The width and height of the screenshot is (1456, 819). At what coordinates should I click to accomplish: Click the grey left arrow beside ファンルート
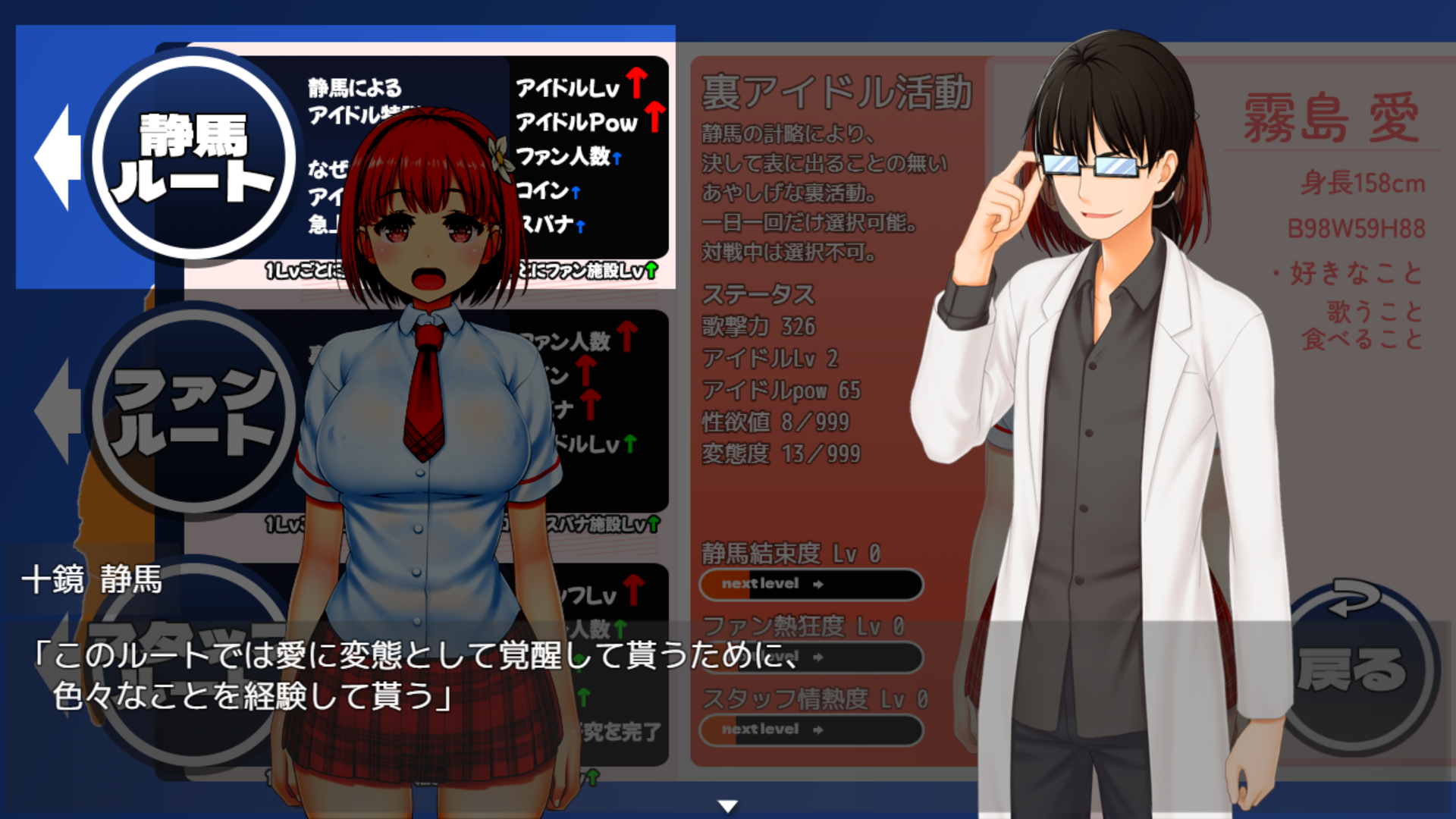click(x=58, y=410)
